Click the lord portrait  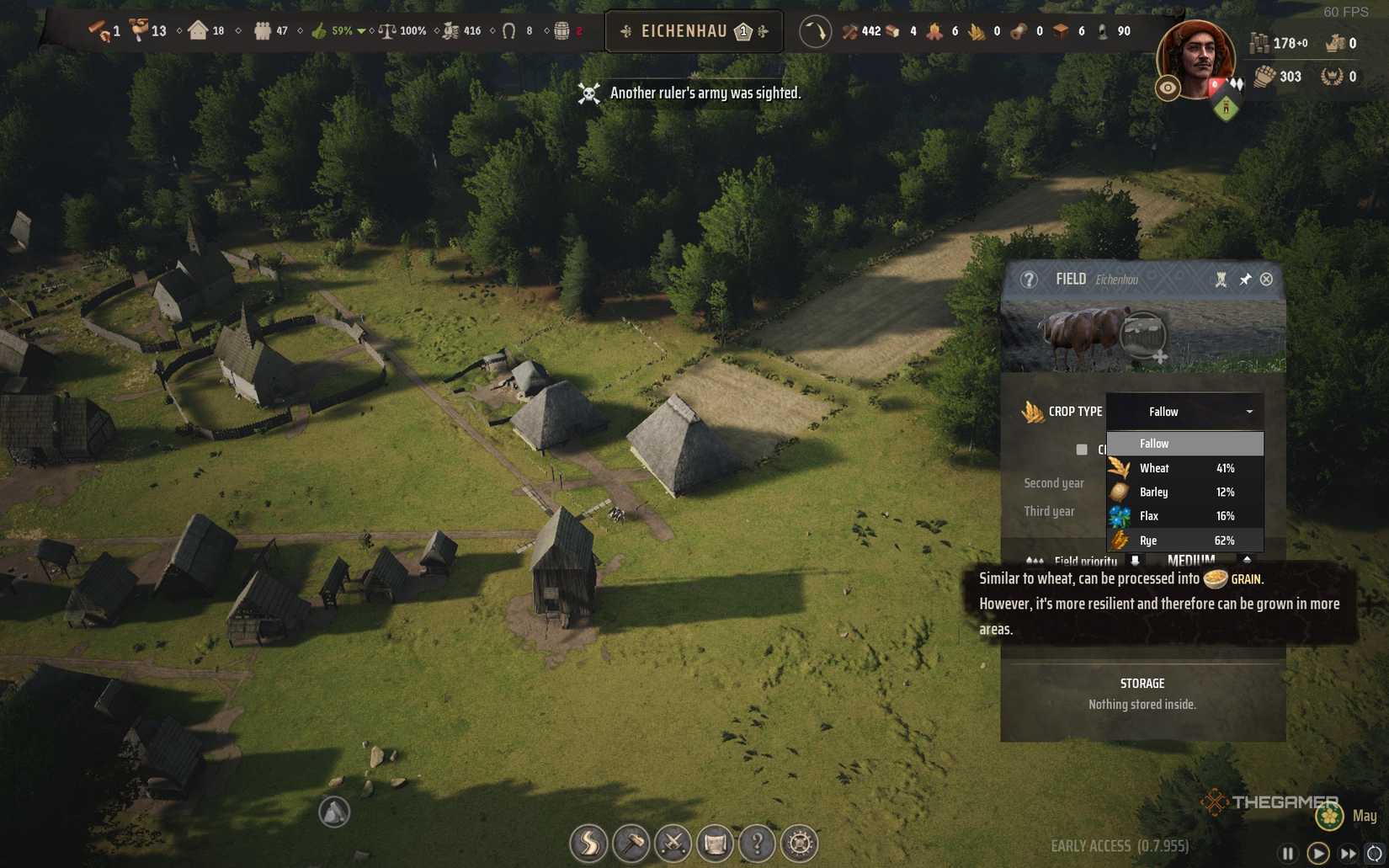tap(1195, 57)
